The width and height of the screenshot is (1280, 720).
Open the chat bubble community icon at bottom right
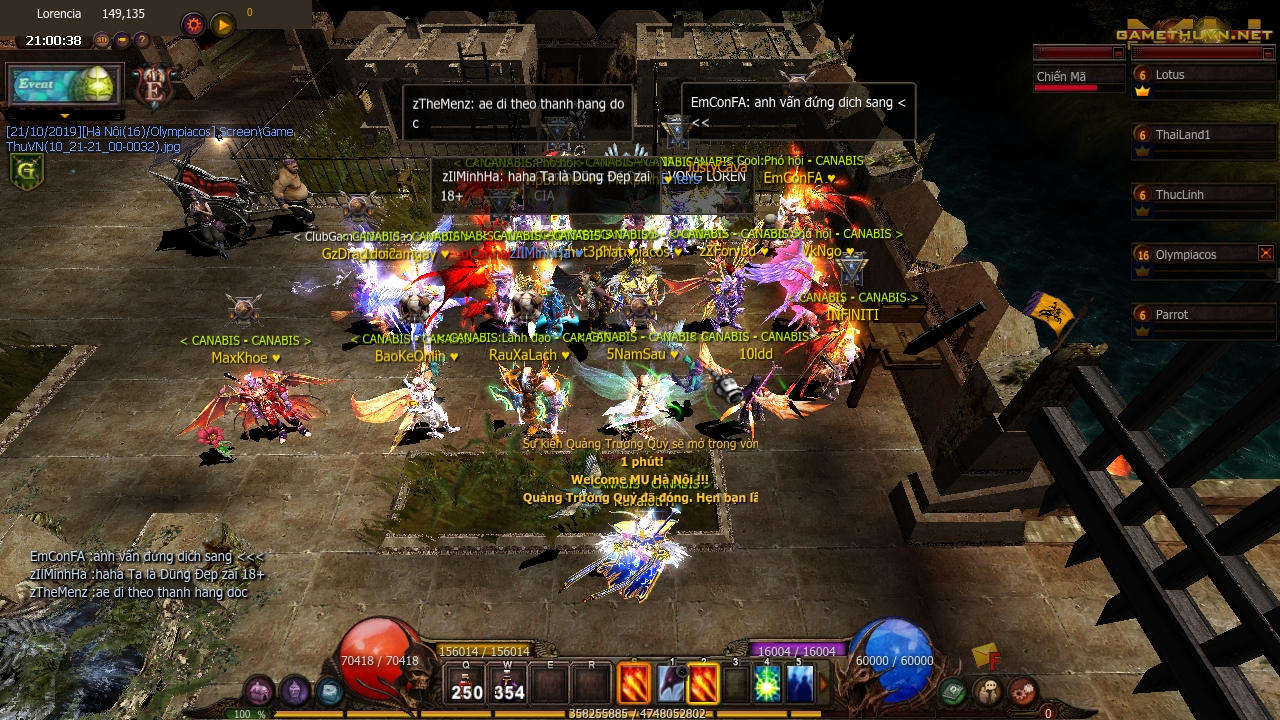pyautogui.click(x=988, y=691)
